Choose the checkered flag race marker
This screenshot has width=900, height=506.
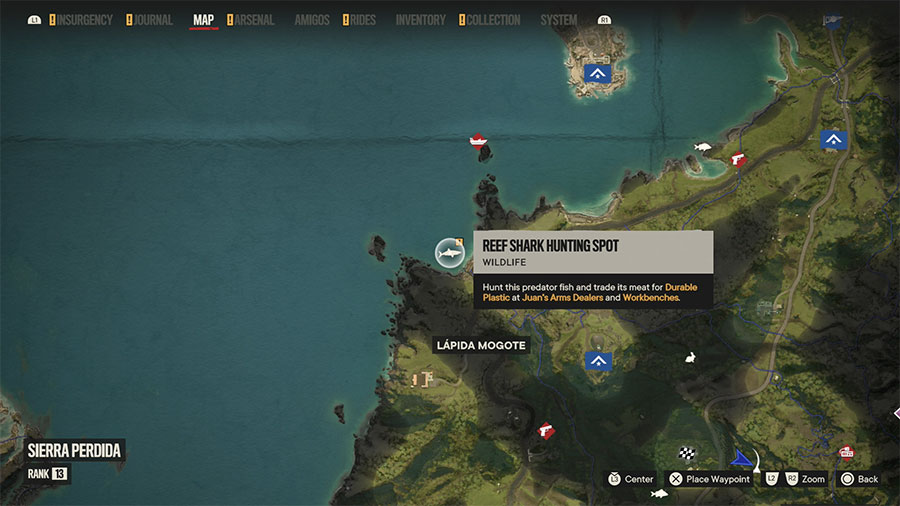687,453
